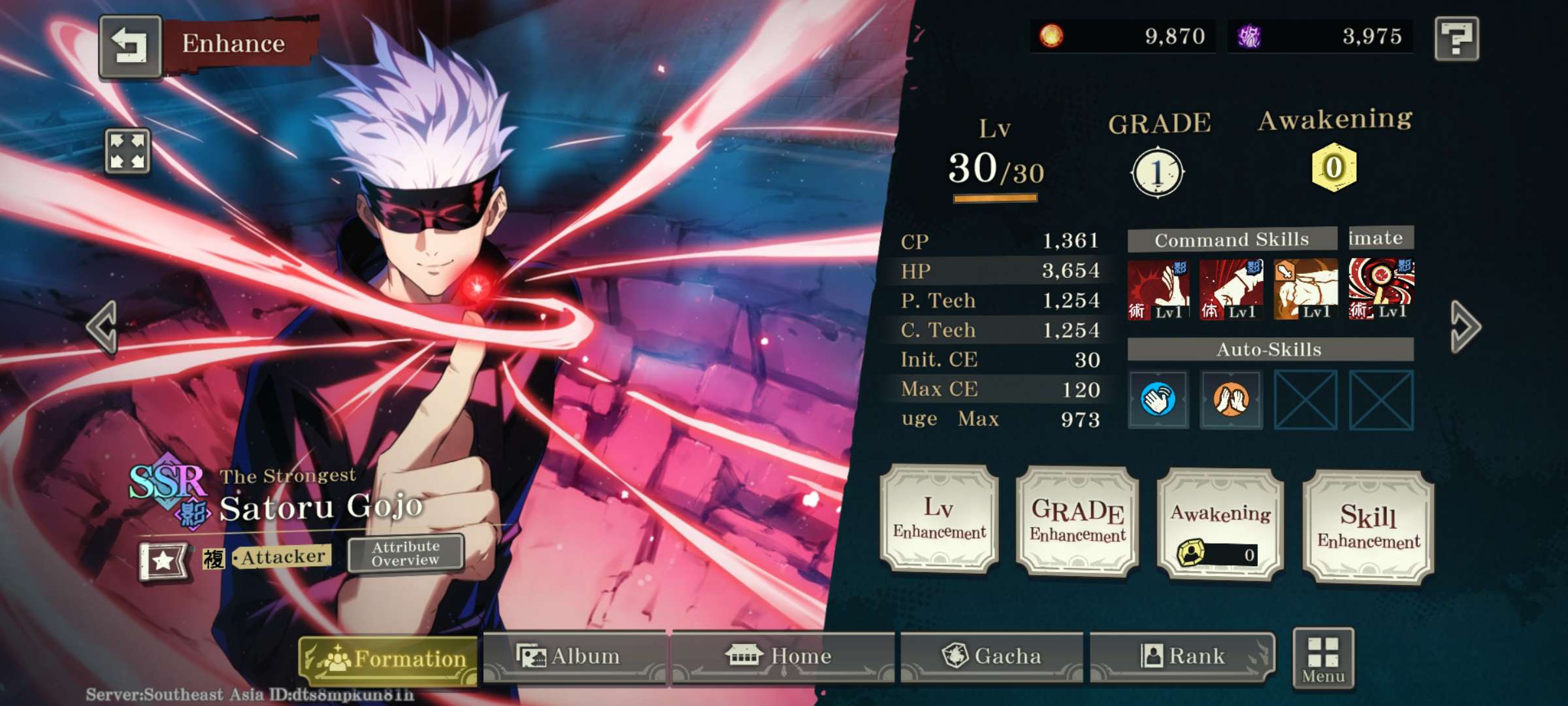Go back from the Enhance screen

coord(130,46)
